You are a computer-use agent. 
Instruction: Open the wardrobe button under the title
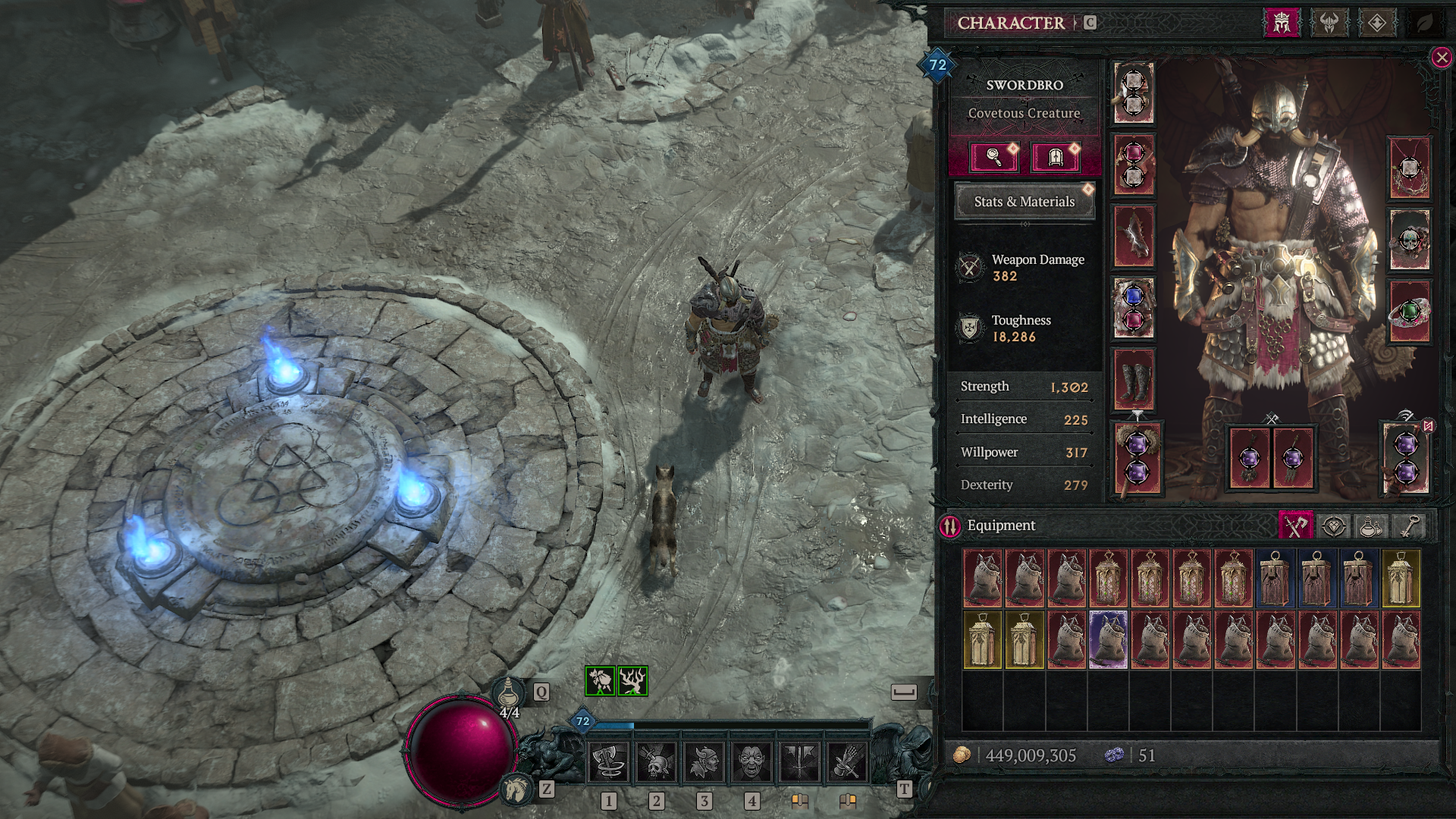coord(1055,158)
